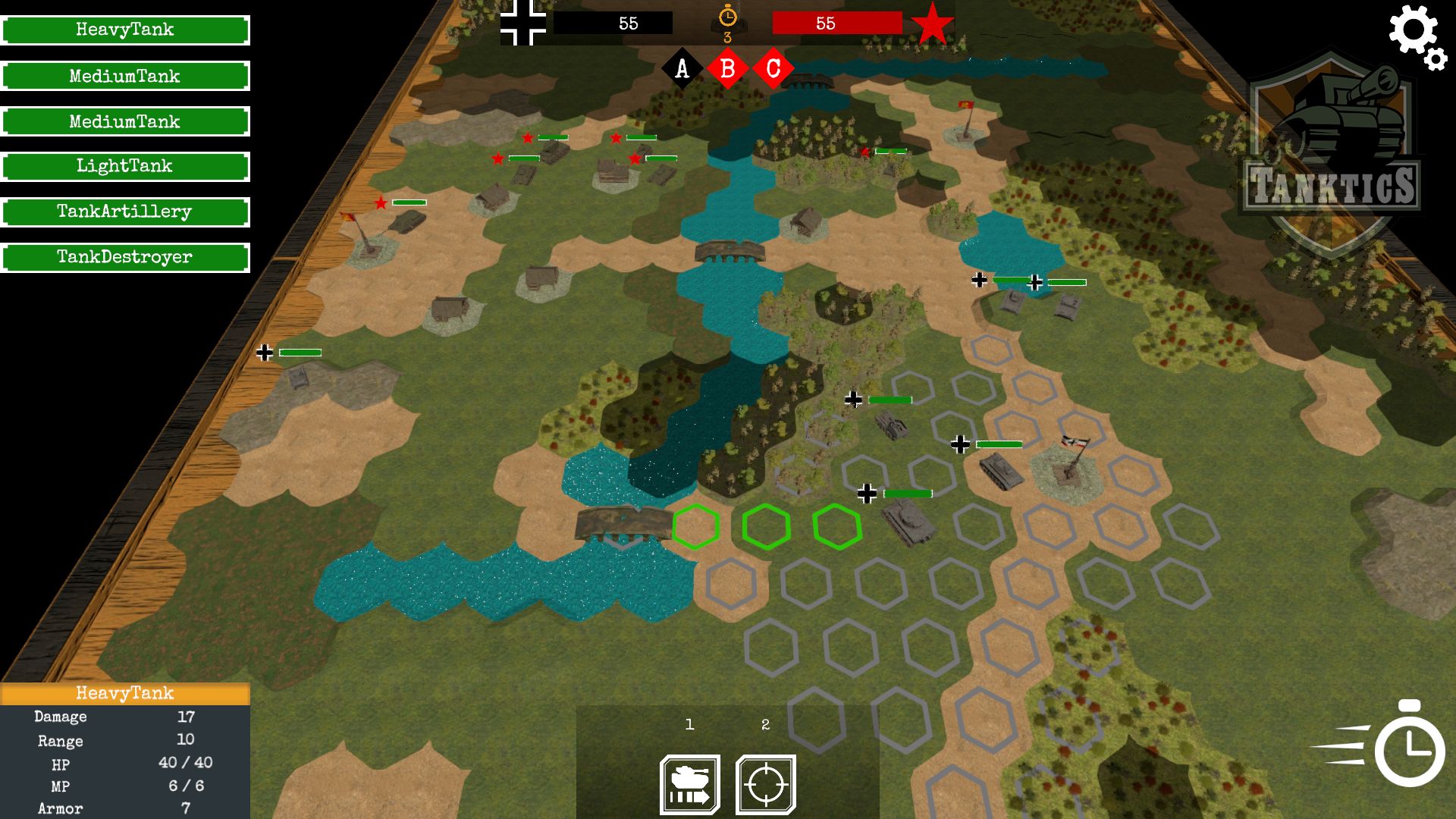1456x819 pixels.
Task: Select control point C marker
Action: 773,69
